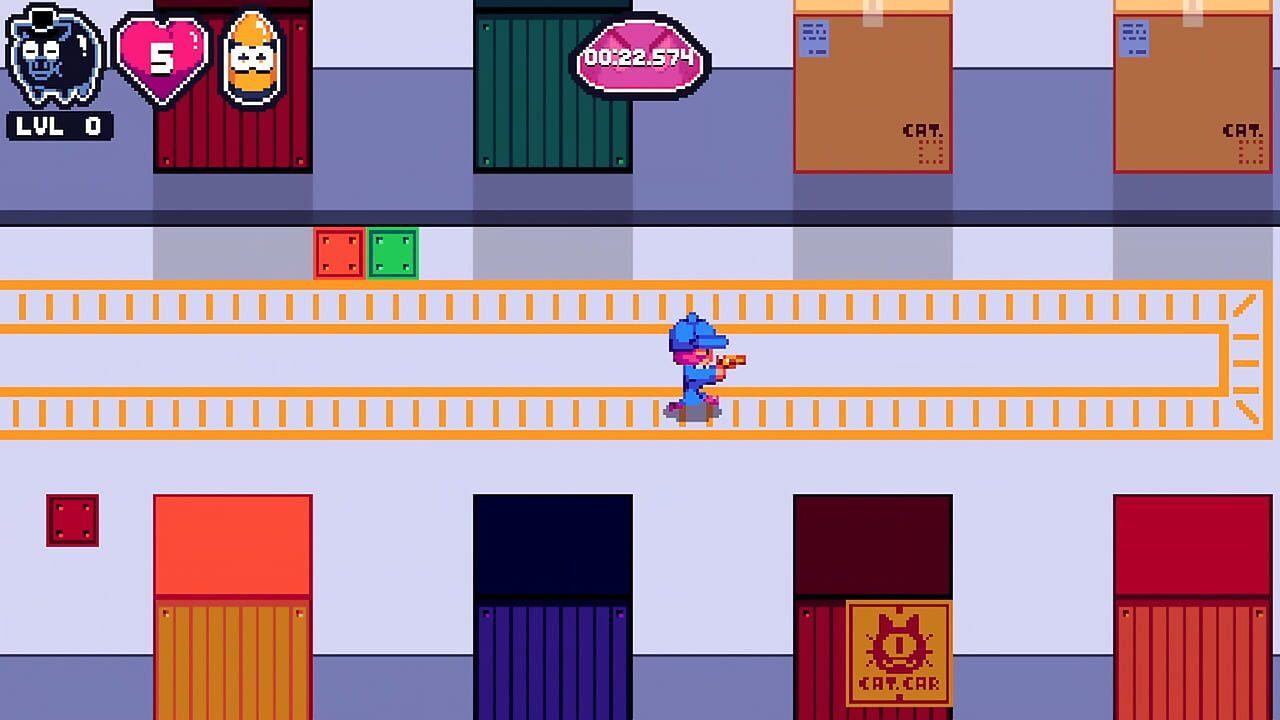Toggle the red crate near bottom-left door
The width and height of the screenshot is (1280, 720).
click(x=72, y=520)
